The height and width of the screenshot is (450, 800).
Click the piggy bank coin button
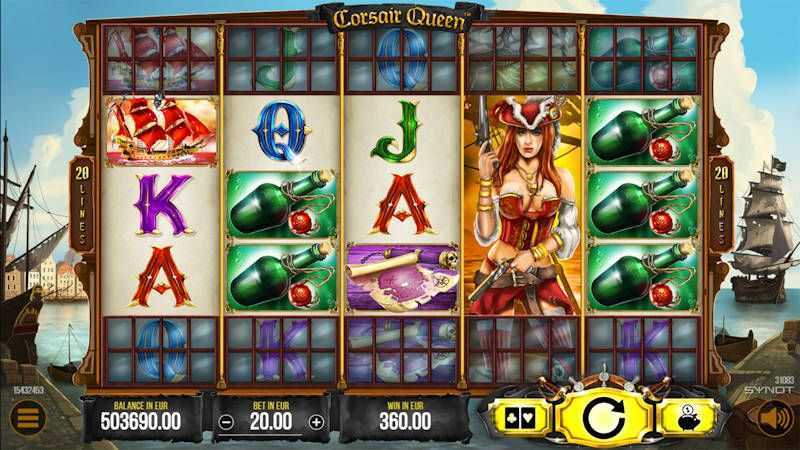pyautogui.click(x=685, y=417)
